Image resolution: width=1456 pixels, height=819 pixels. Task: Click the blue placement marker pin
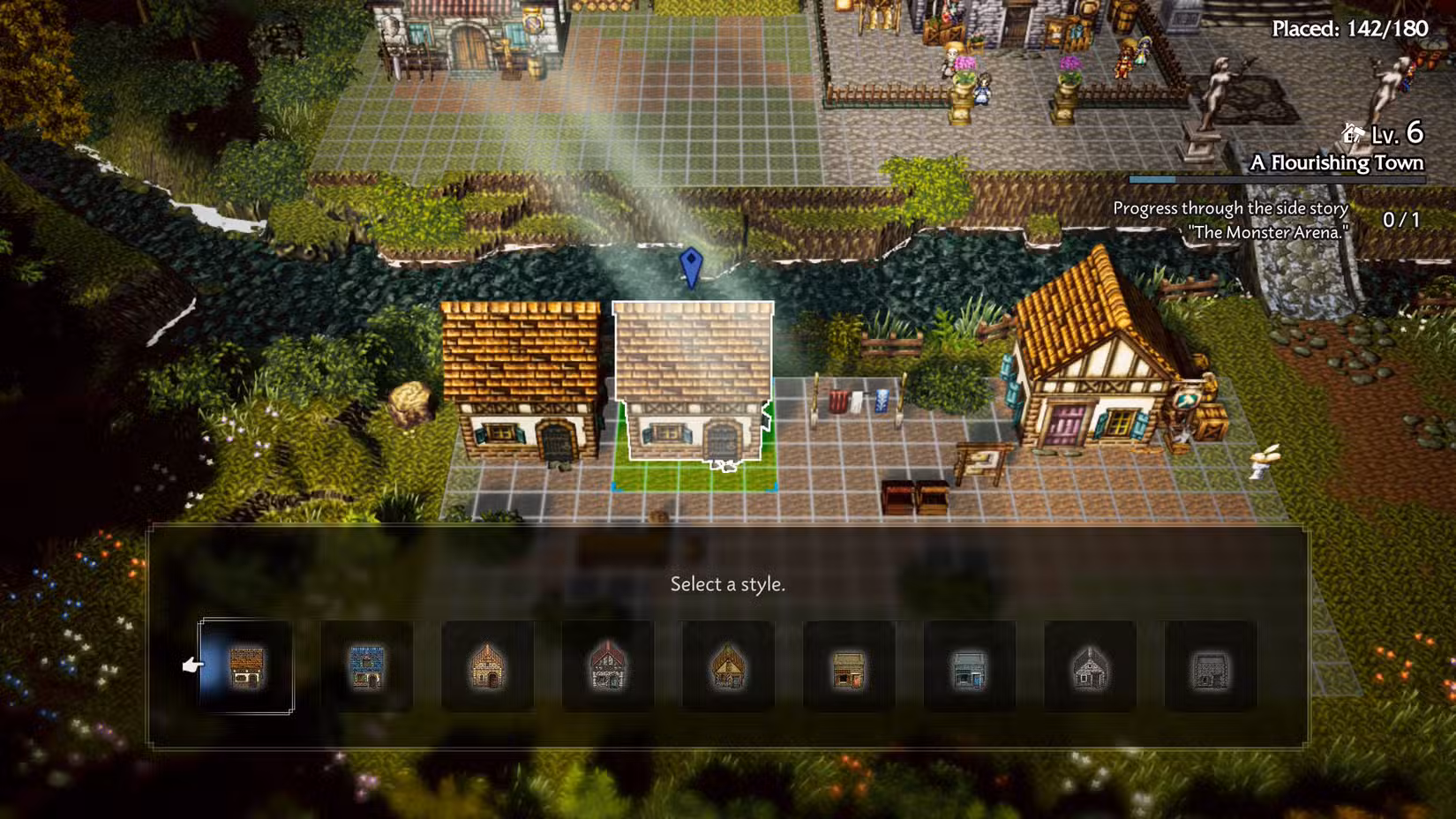click(692, 267)
